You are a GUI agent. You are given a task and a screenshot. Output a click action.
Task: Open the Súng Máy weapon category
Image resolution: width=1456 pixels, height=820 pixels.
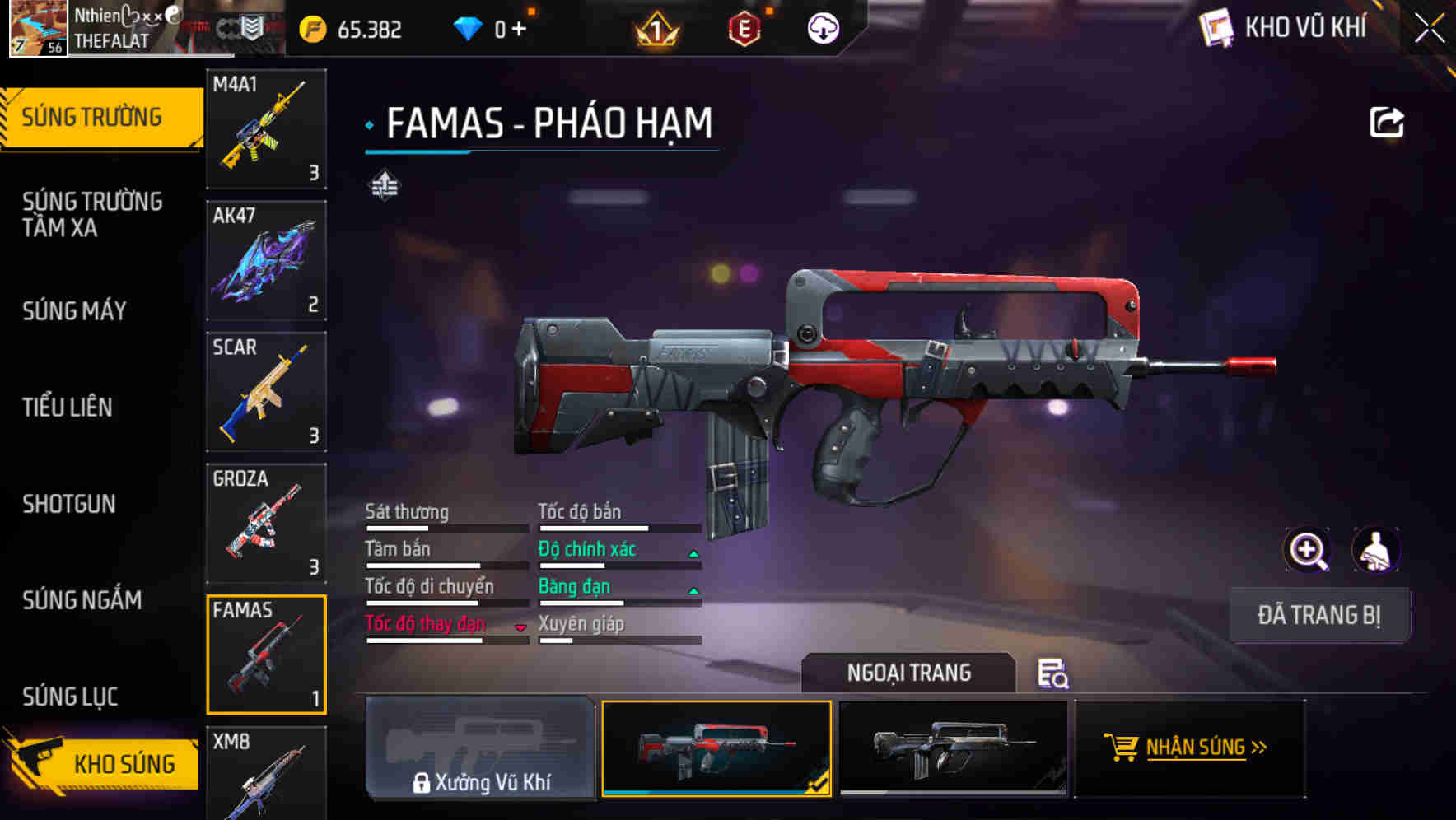point(75,310)
